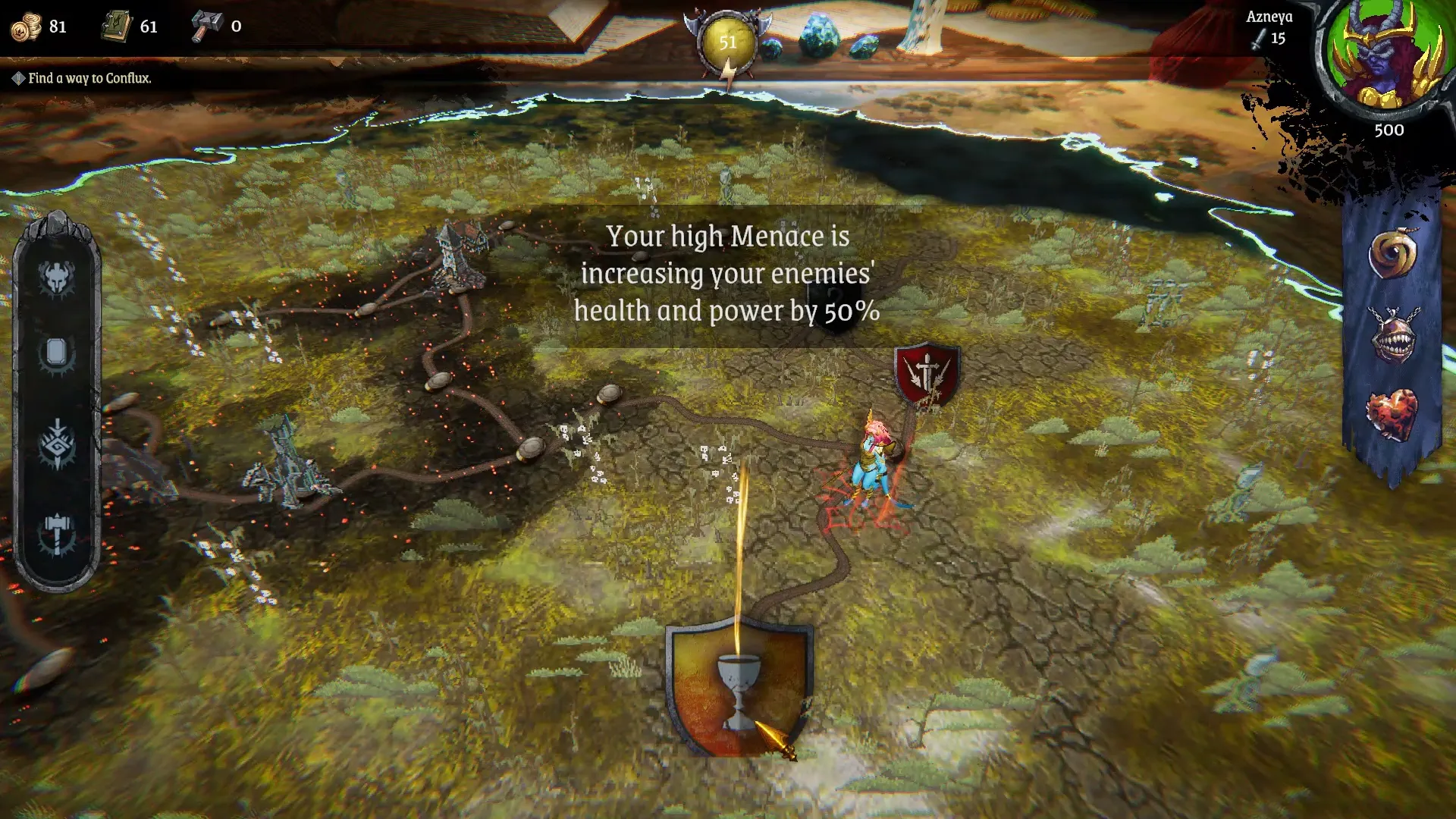Click the green tome resource icon
Viewport: 1456px width, 819px height.
point(117,27)
